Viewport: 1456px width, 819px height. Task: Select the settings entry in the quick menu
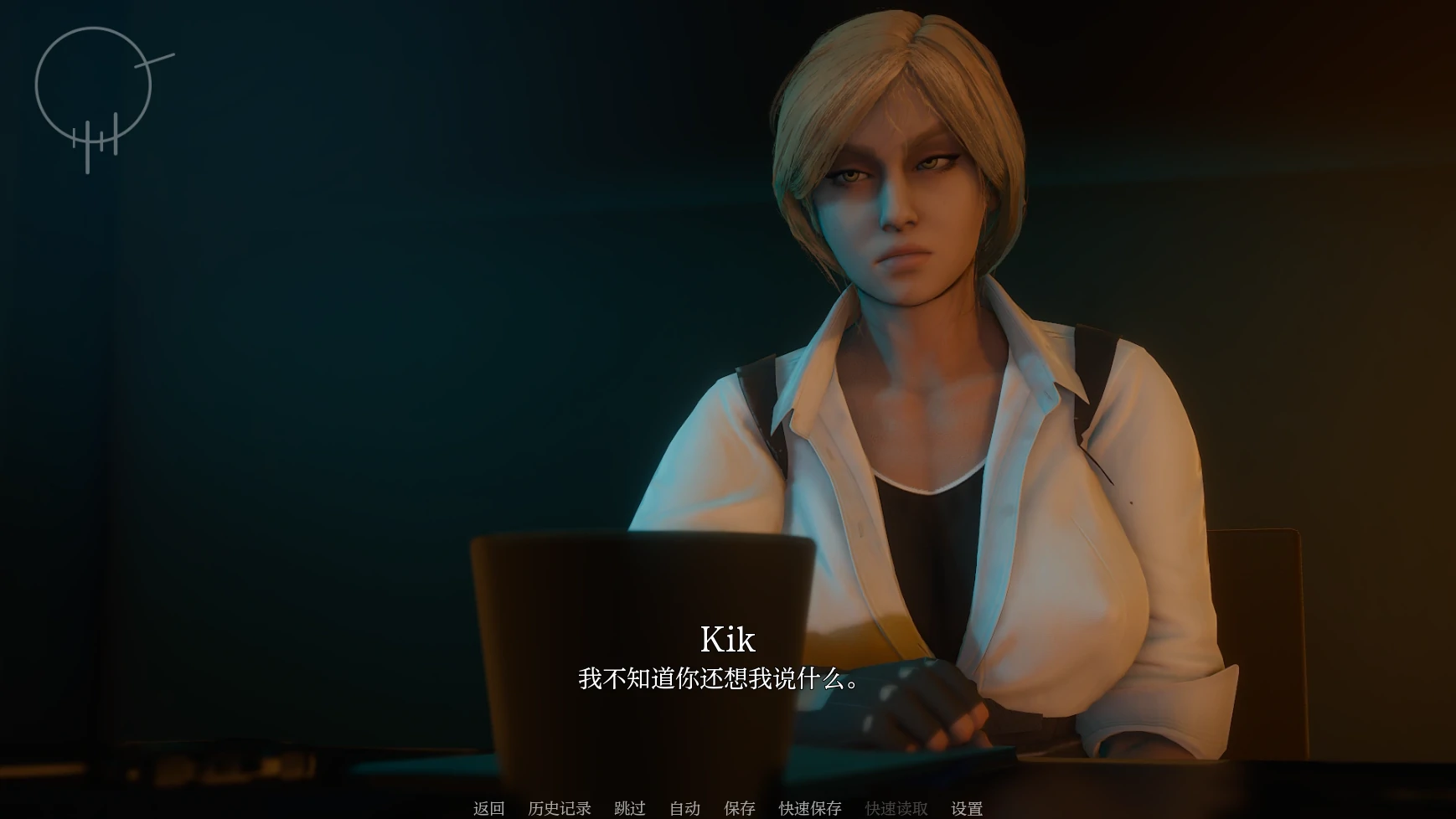pos(968,808)
